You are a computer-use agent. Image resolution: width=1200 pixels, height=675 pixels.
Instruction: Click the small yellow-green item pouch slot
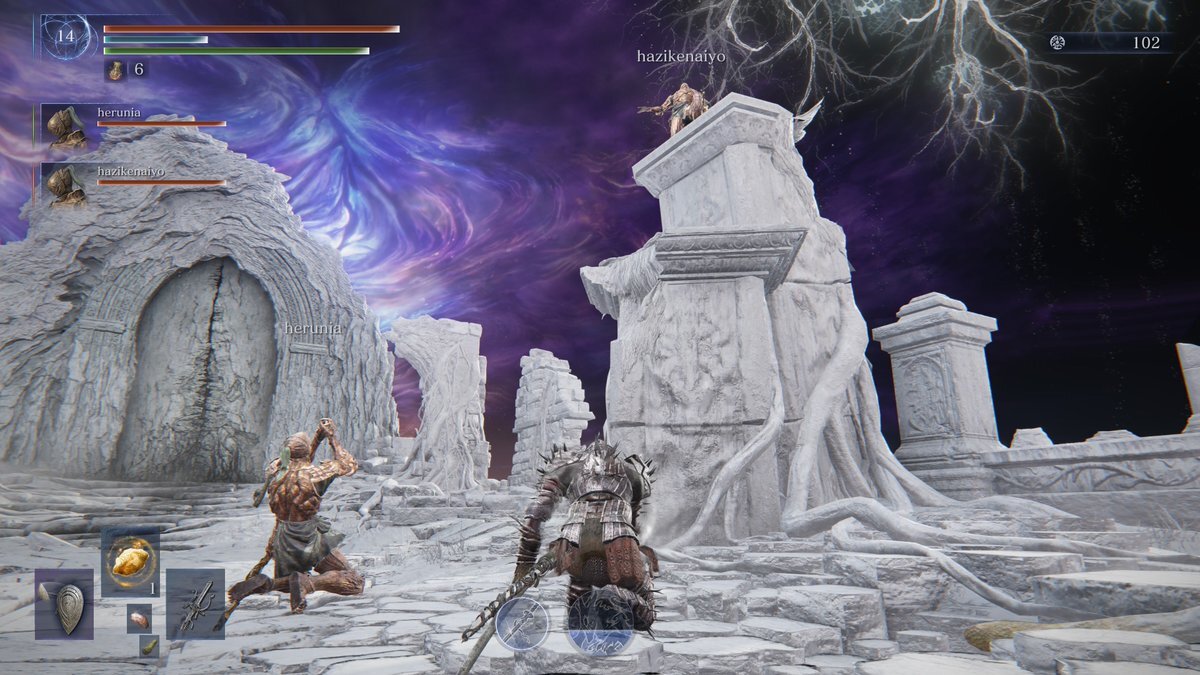click(x=148, y=646)
